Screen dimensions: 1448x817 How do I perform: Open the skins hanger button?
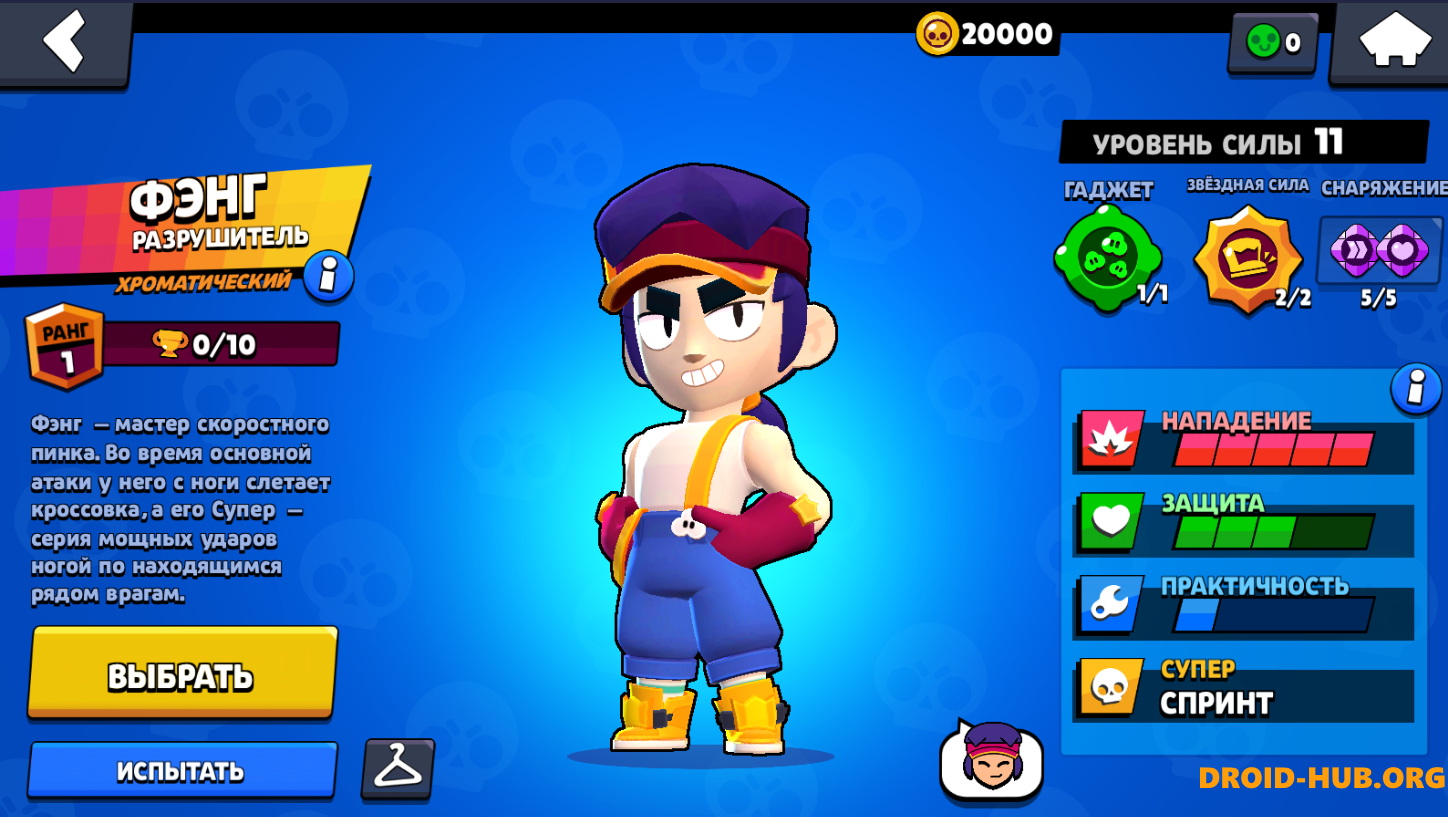[398, 769]
